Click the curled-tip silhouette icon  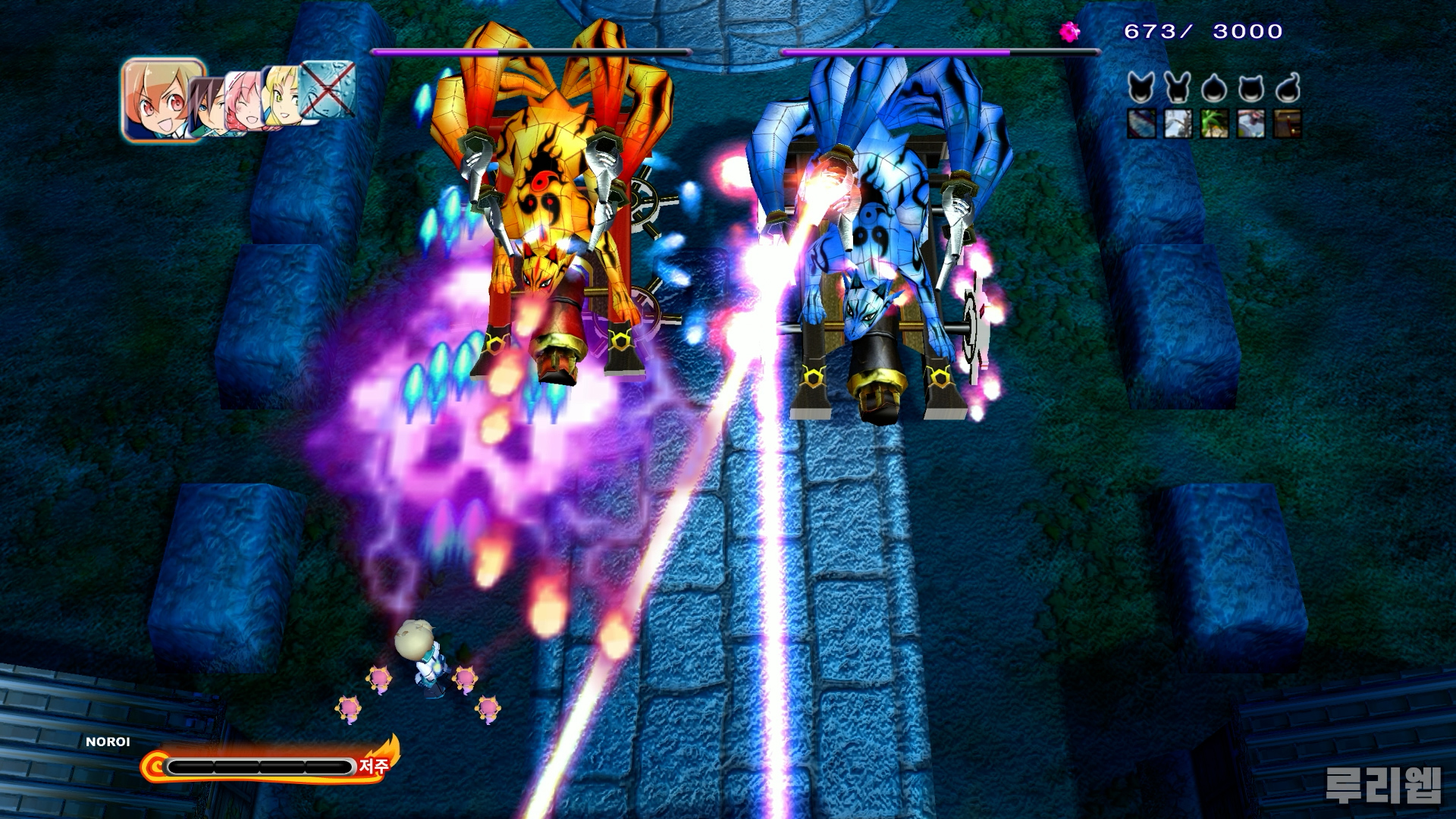[1287, 88]
